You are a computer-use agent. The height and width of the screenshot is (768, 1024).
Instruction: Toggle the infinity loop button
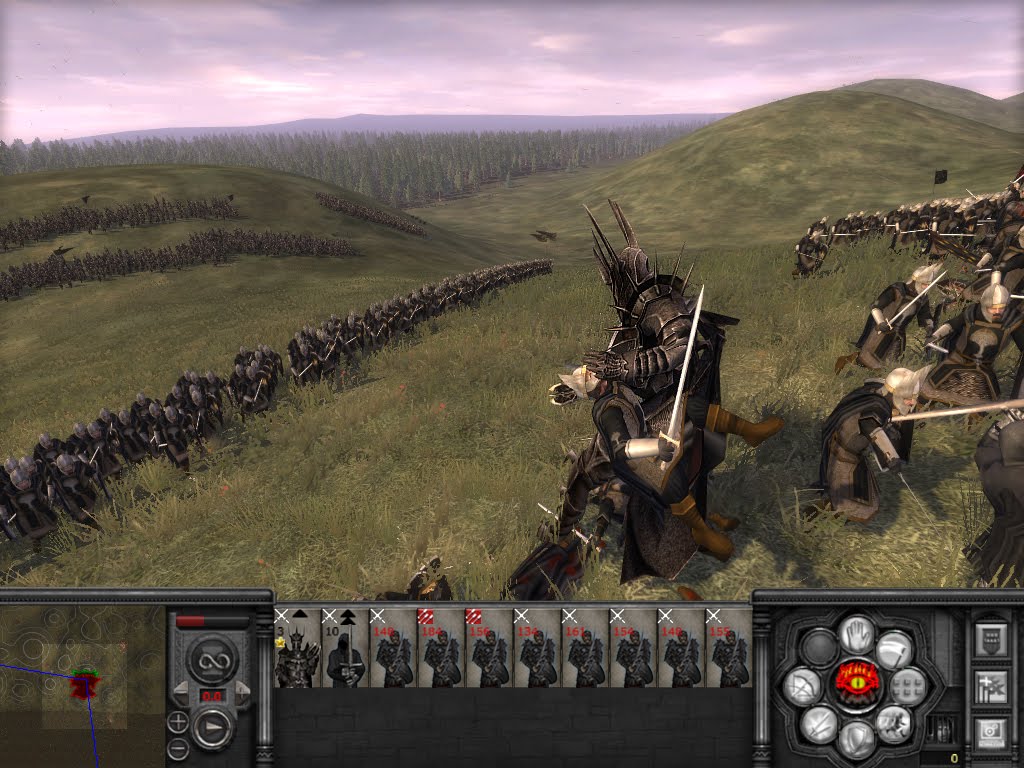(x=212, y=659)
